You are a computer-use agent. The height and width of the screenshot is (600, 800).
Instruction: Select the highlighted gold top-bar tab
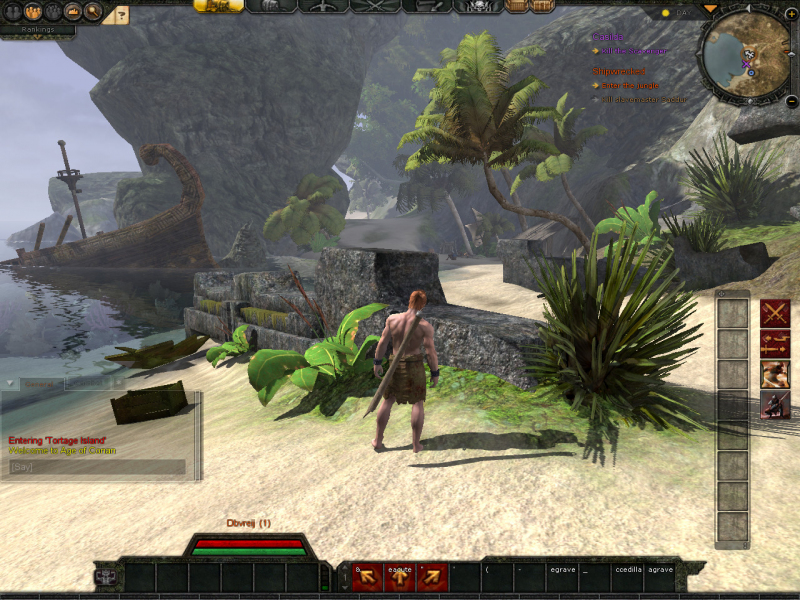(x=218, y=6)
